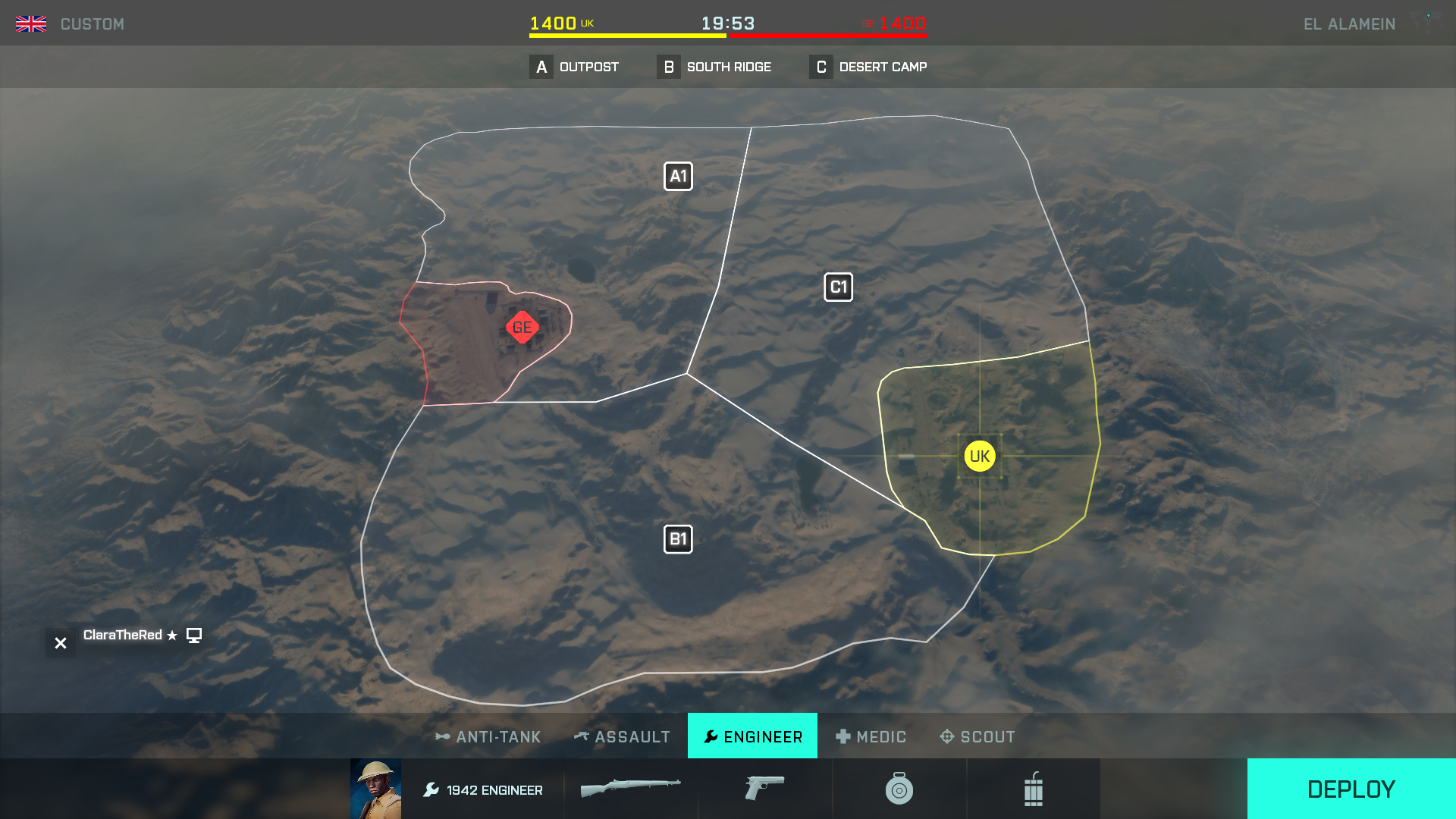
Task: Dismiss the ClaraTheRed notification with the X
Action: click(60, 642)
